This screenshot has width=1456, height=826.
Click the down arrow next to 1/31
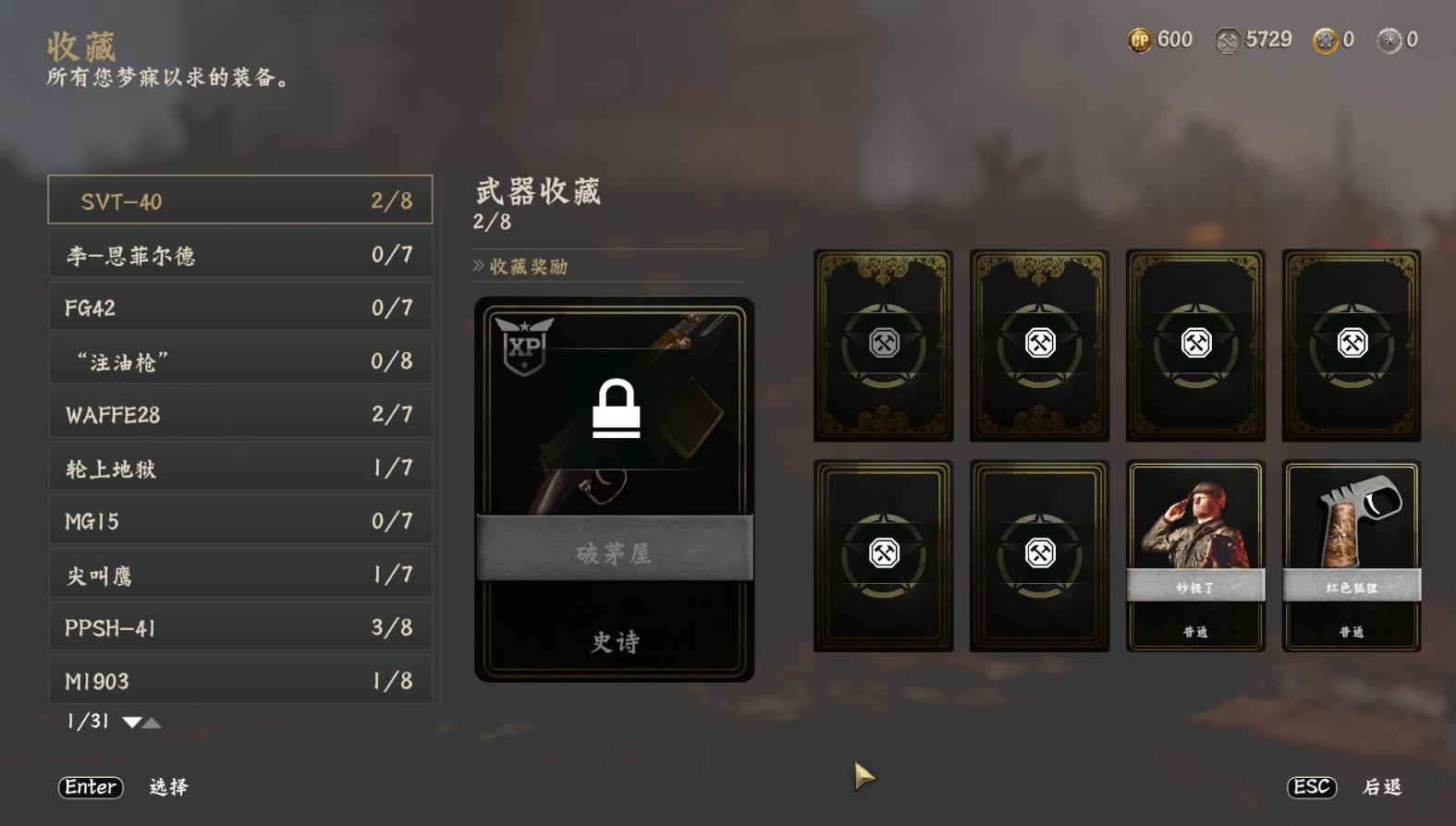pyautogui.click(x=131, y=722)
